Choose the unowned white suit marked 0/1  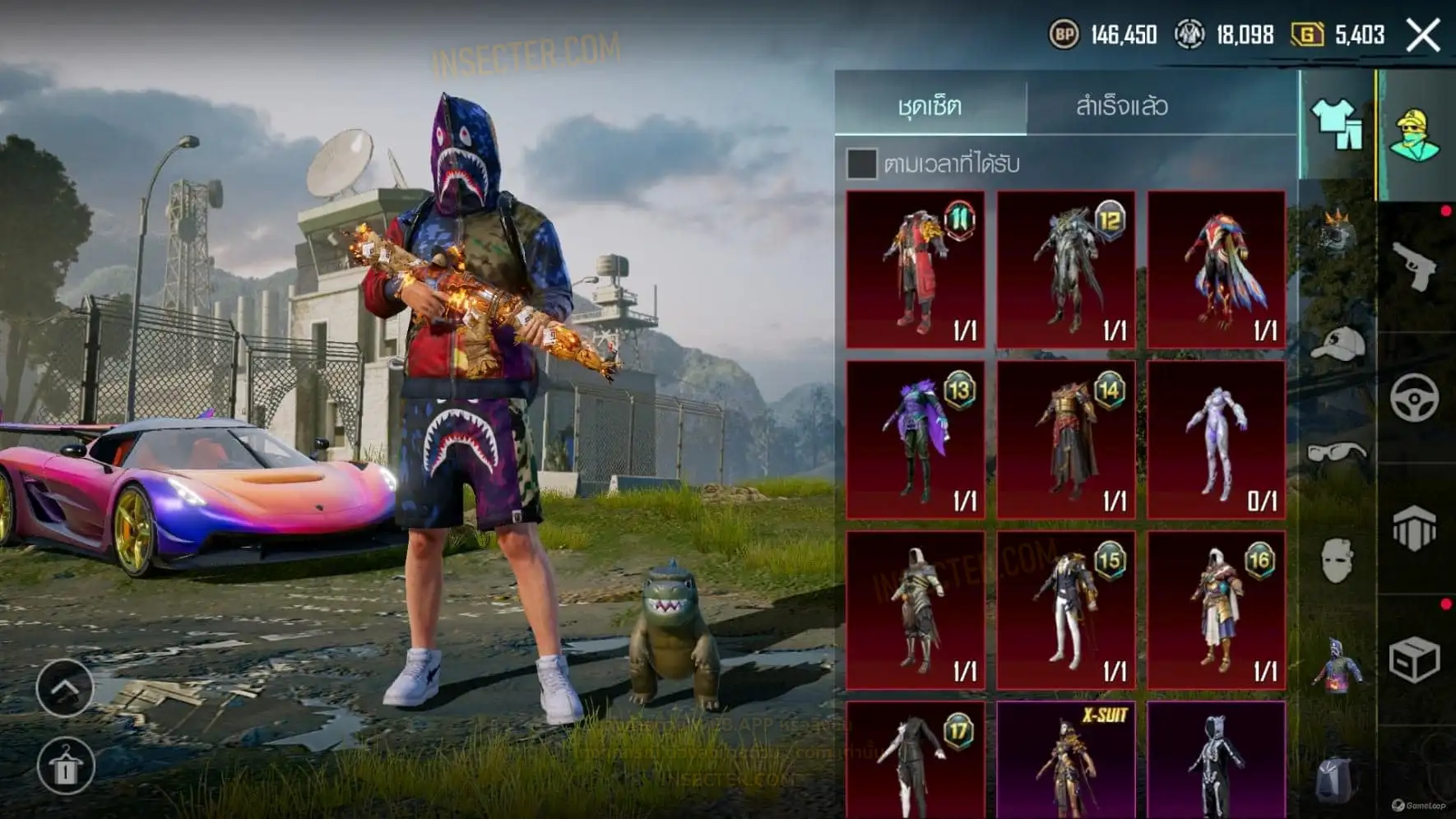(x=1217, y=440)
